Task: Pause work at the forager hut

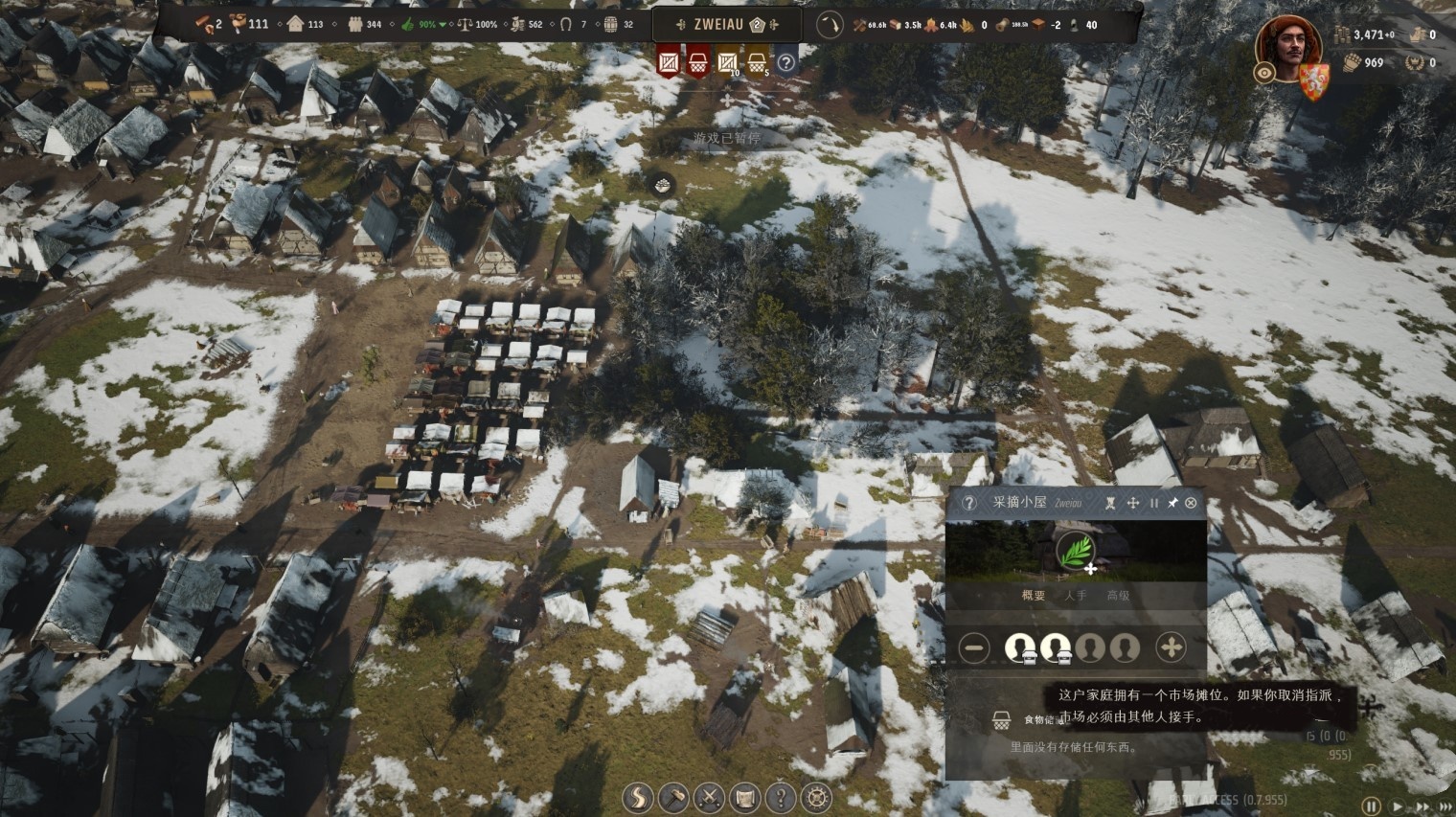Action: (1154, 503)
